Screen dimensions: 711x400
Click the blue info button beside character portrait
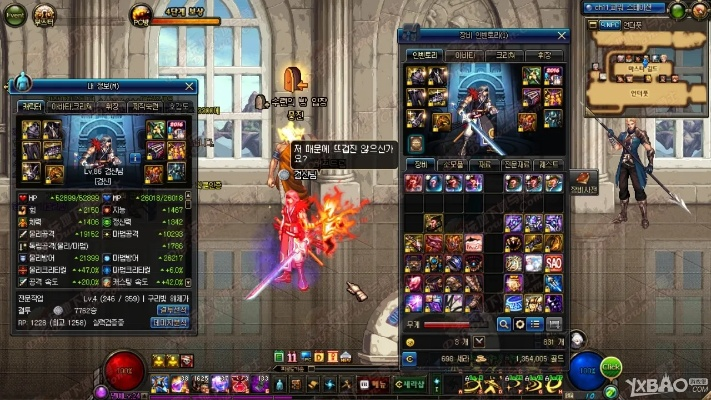pyautogui.click(x=136, y=157)
